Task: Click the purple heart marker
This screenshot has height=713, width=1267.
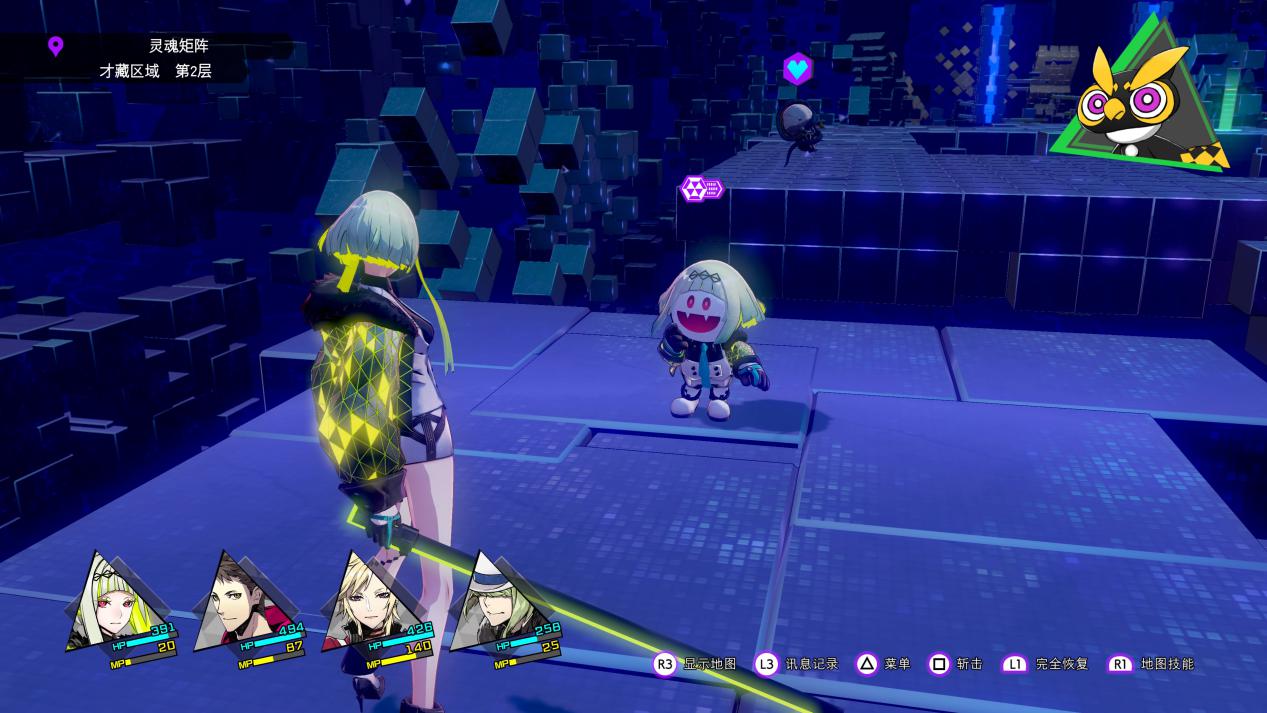Action: coord(797,69)
